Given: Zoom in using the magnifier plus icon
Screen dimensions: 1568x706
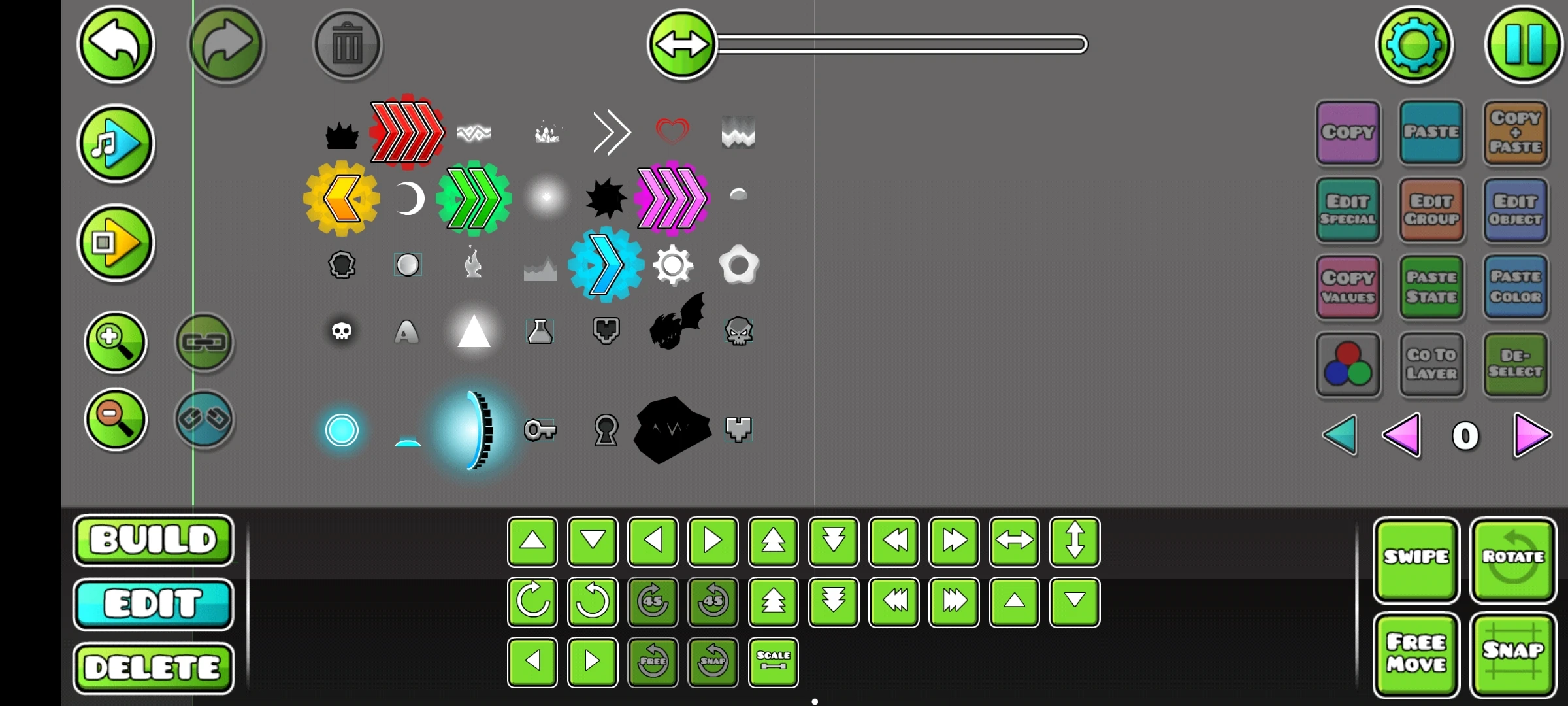Looking at the screenshot, I should (x=115, y=343).
